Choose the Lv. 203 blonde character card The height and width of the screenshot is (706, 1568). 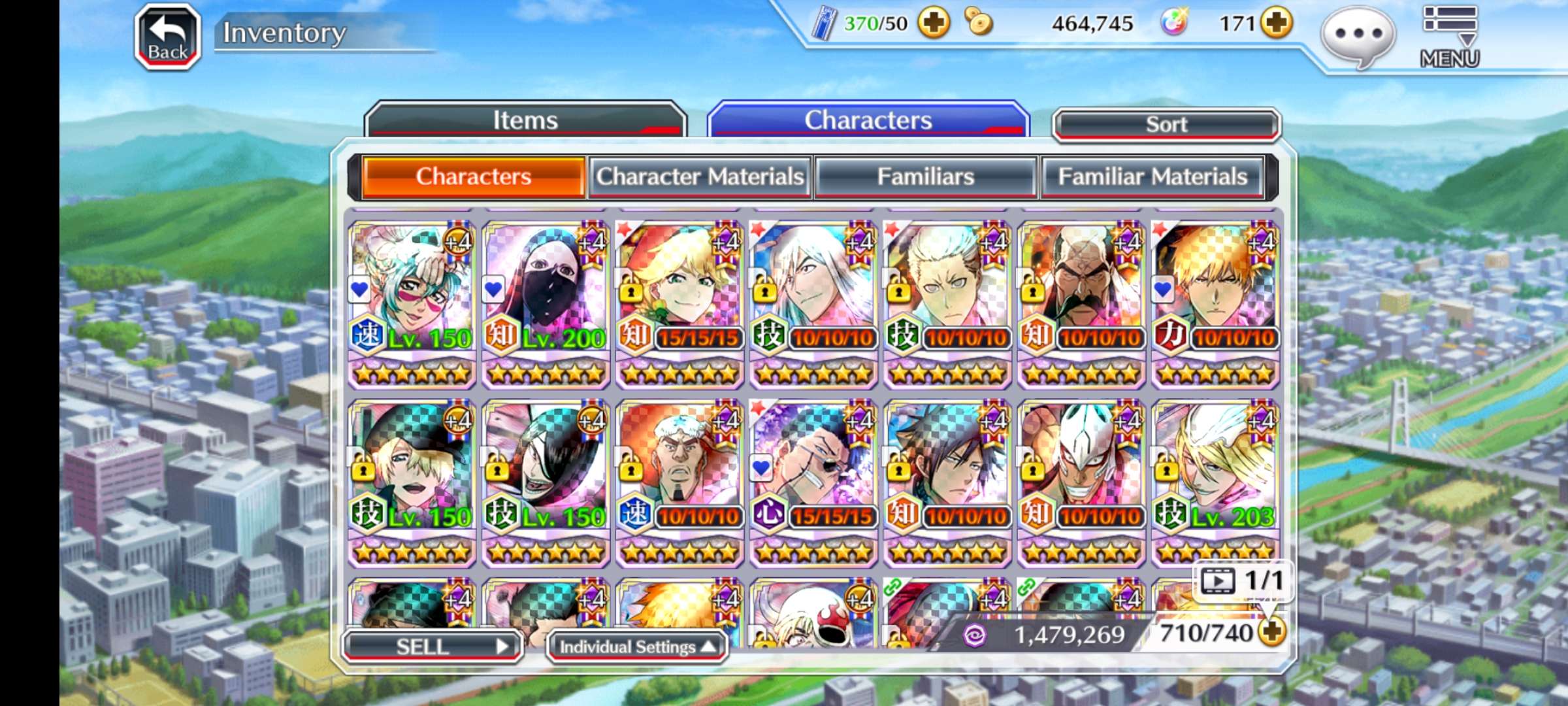point(1215,481)
